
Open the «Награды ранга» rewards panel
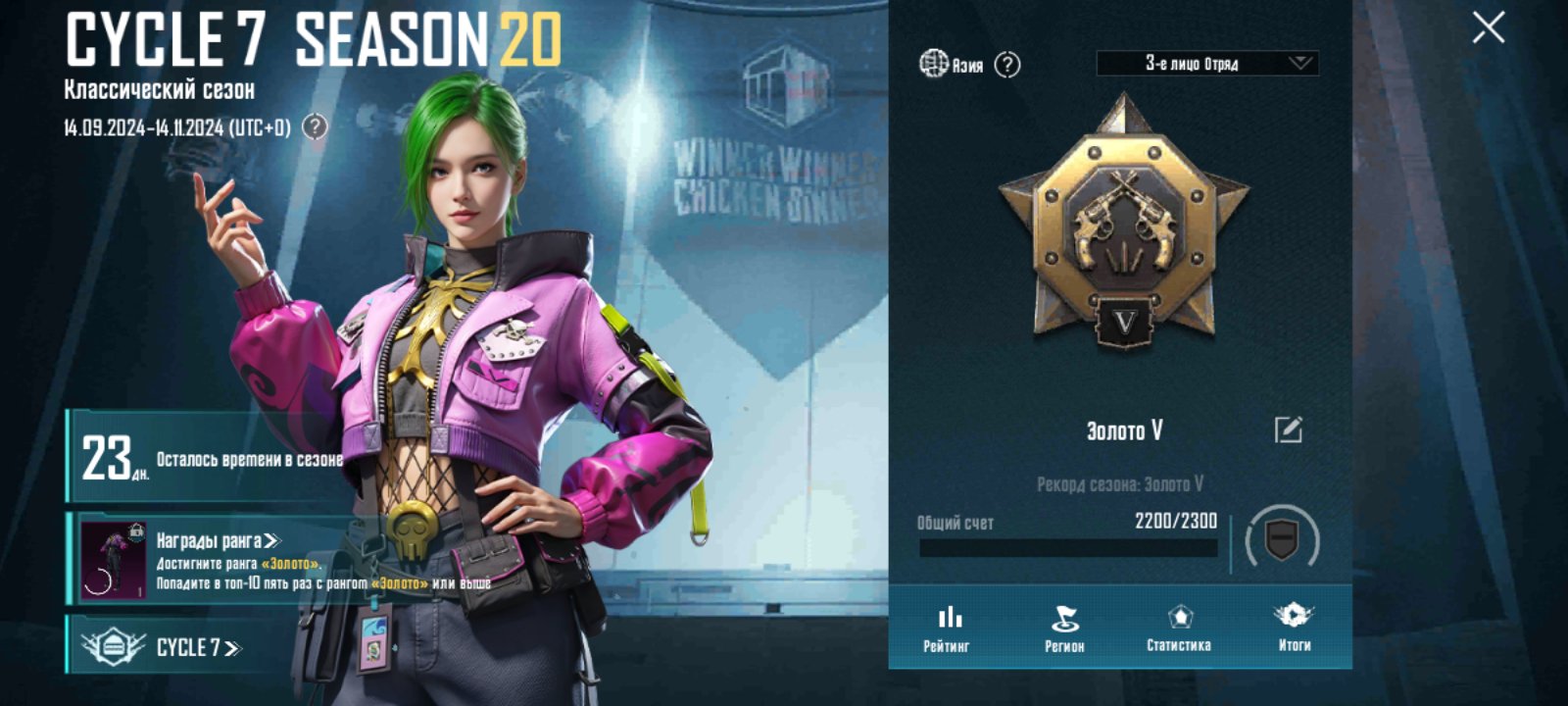coord(218,540)
